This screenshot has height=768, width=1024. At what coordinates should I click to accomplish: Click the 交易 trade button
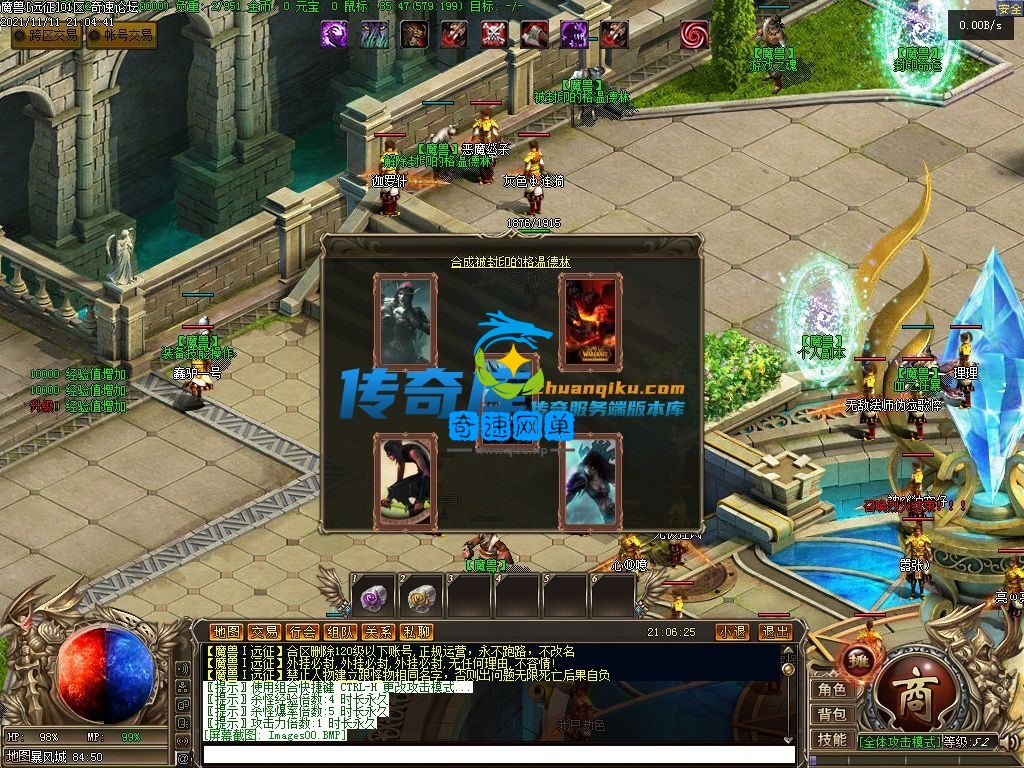pos(264,632)
